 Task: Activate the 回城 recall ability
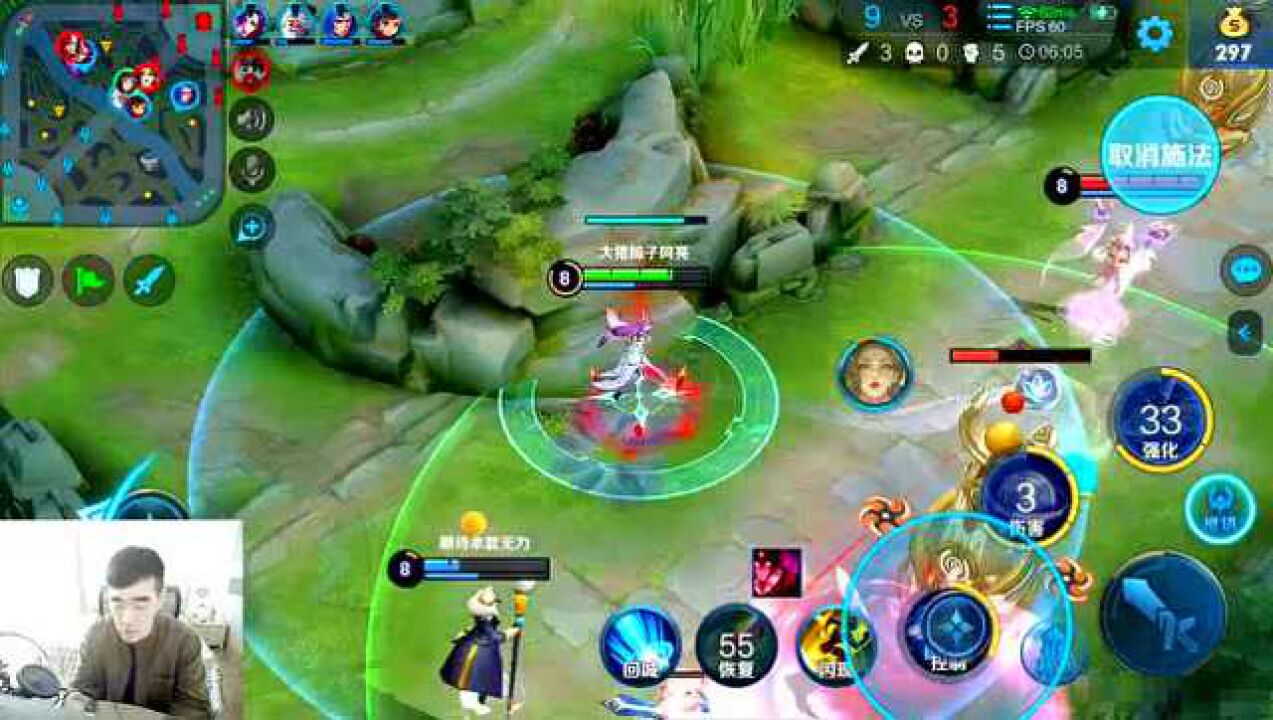640,645
